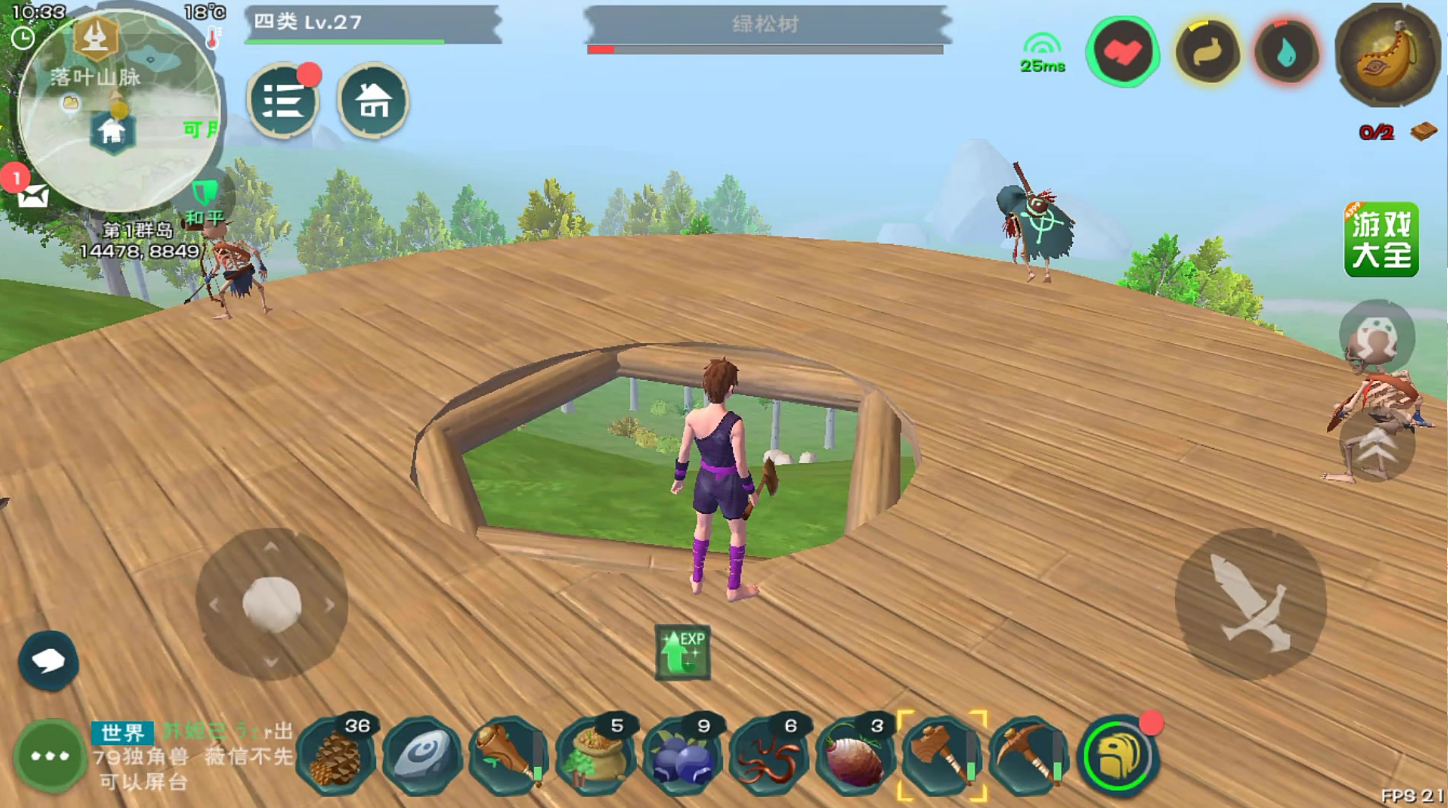Screen dimensions: 1448x808
Task: Activate the green EXP boost icon
Action: coord(683,652)
